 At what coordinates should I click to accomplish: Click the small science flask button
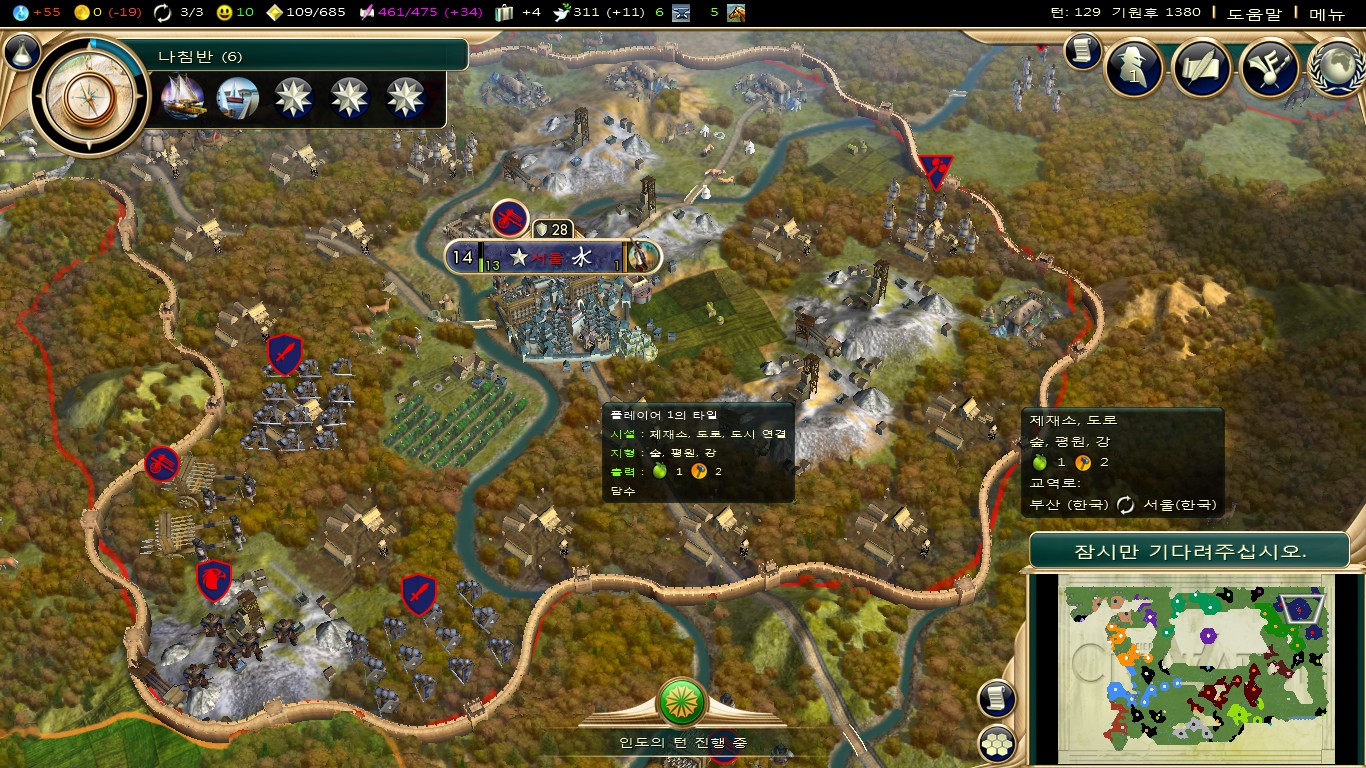[x=21, y=52]
